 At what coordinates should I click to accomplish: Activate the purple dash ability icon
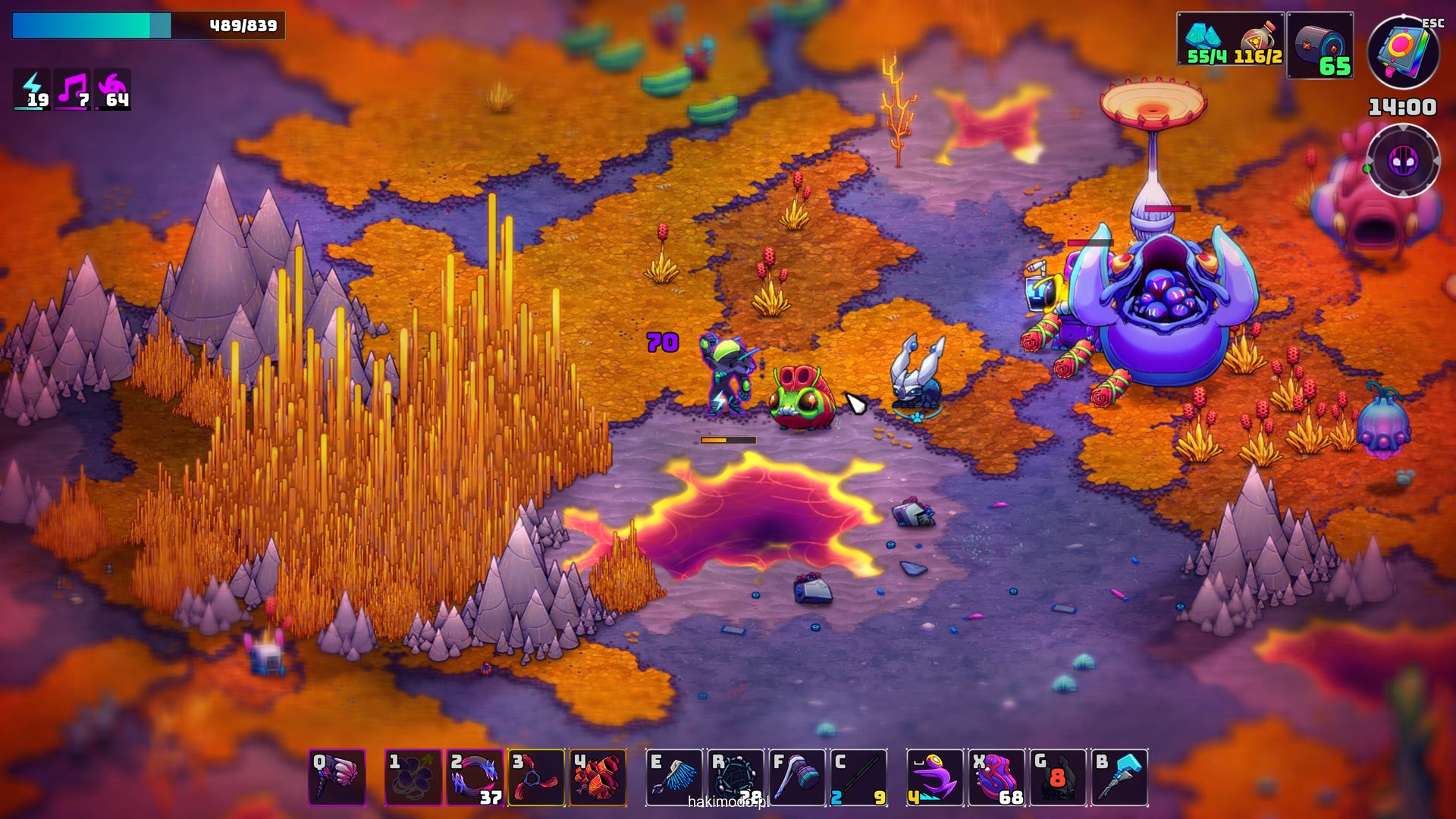click(x=935, y=777)
